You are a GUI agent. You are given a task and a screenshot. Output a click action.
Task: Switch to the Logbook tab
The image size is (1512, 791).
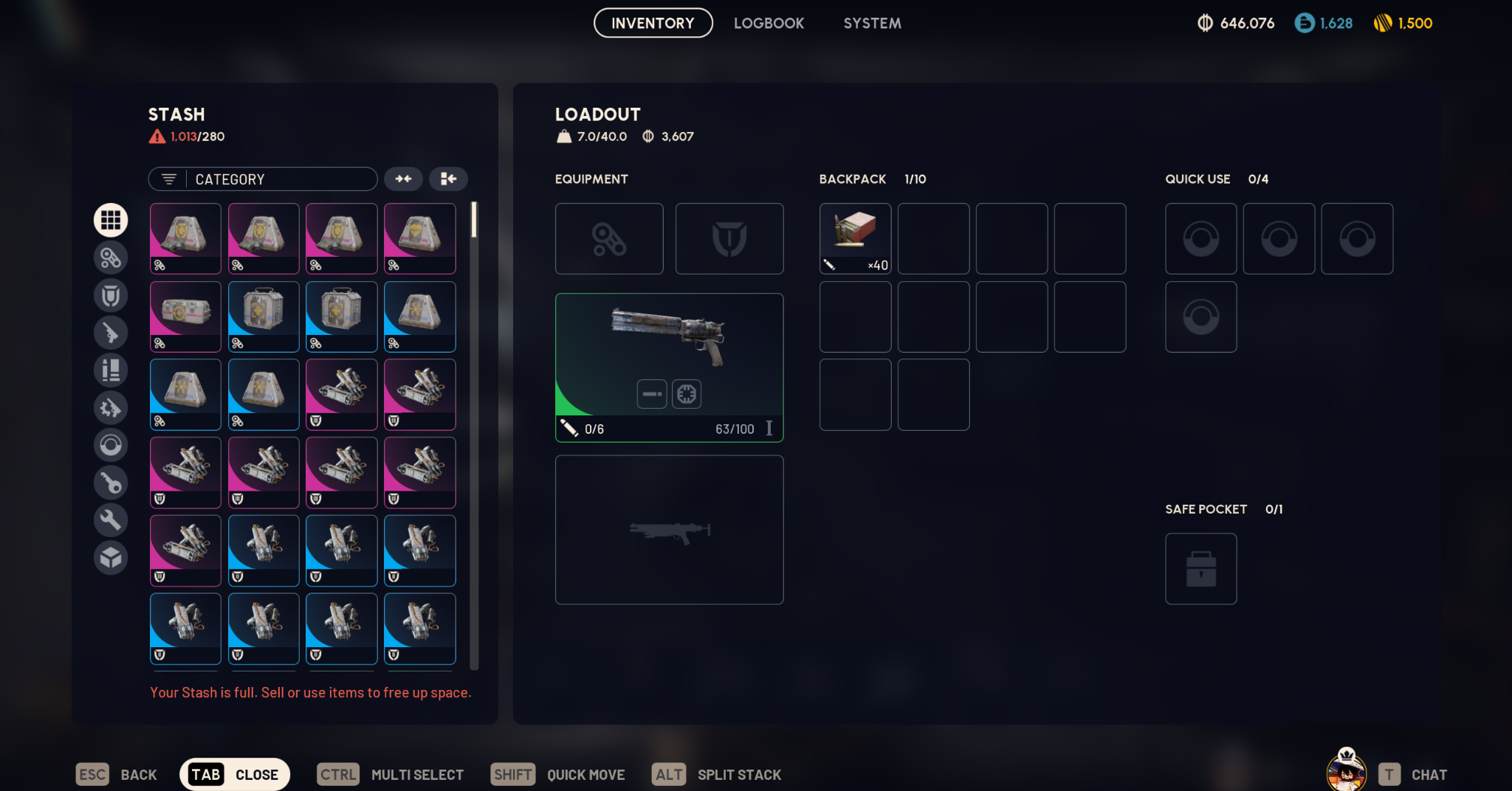[x=769, y=23]
